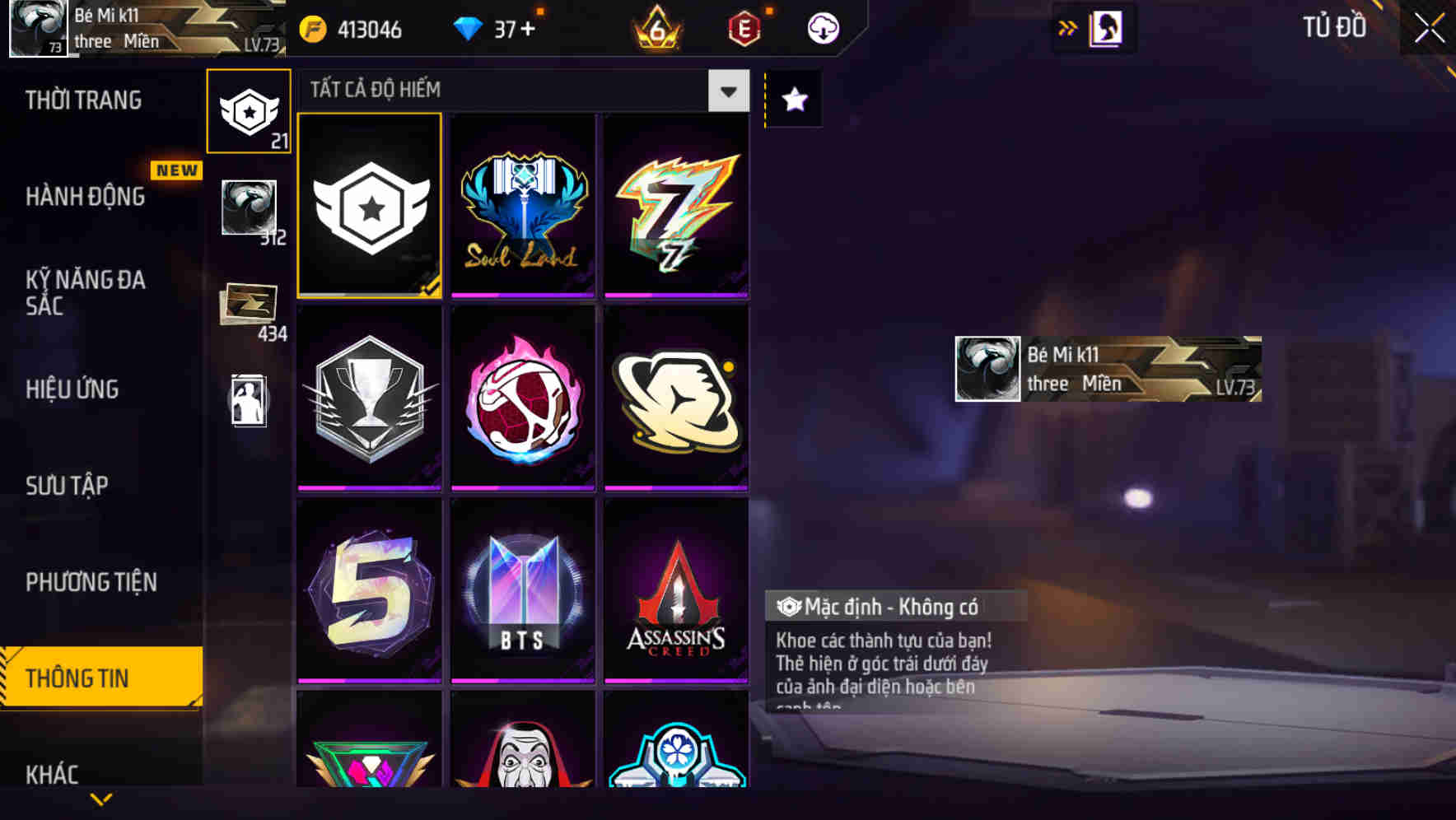Select the avatar category icon with 312 items
This screenshot has height=820, width=1456.
click(248, 208)
